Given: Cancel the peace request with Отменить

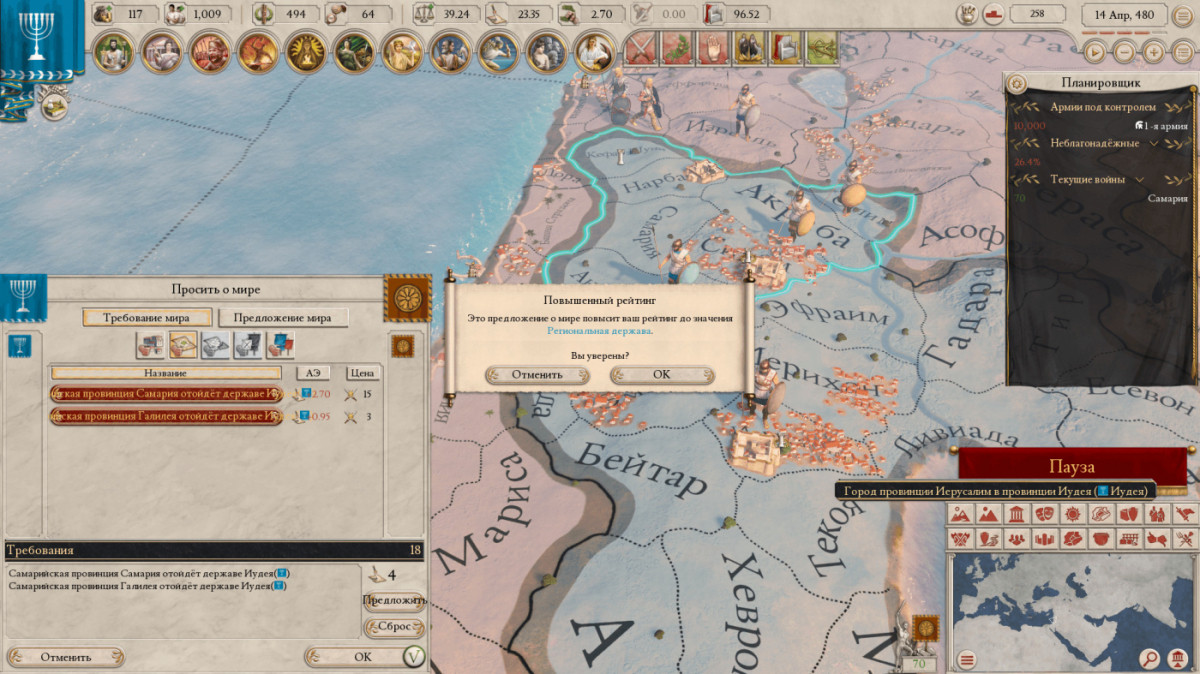Looking at the screenshot, I should coord(66,657).
